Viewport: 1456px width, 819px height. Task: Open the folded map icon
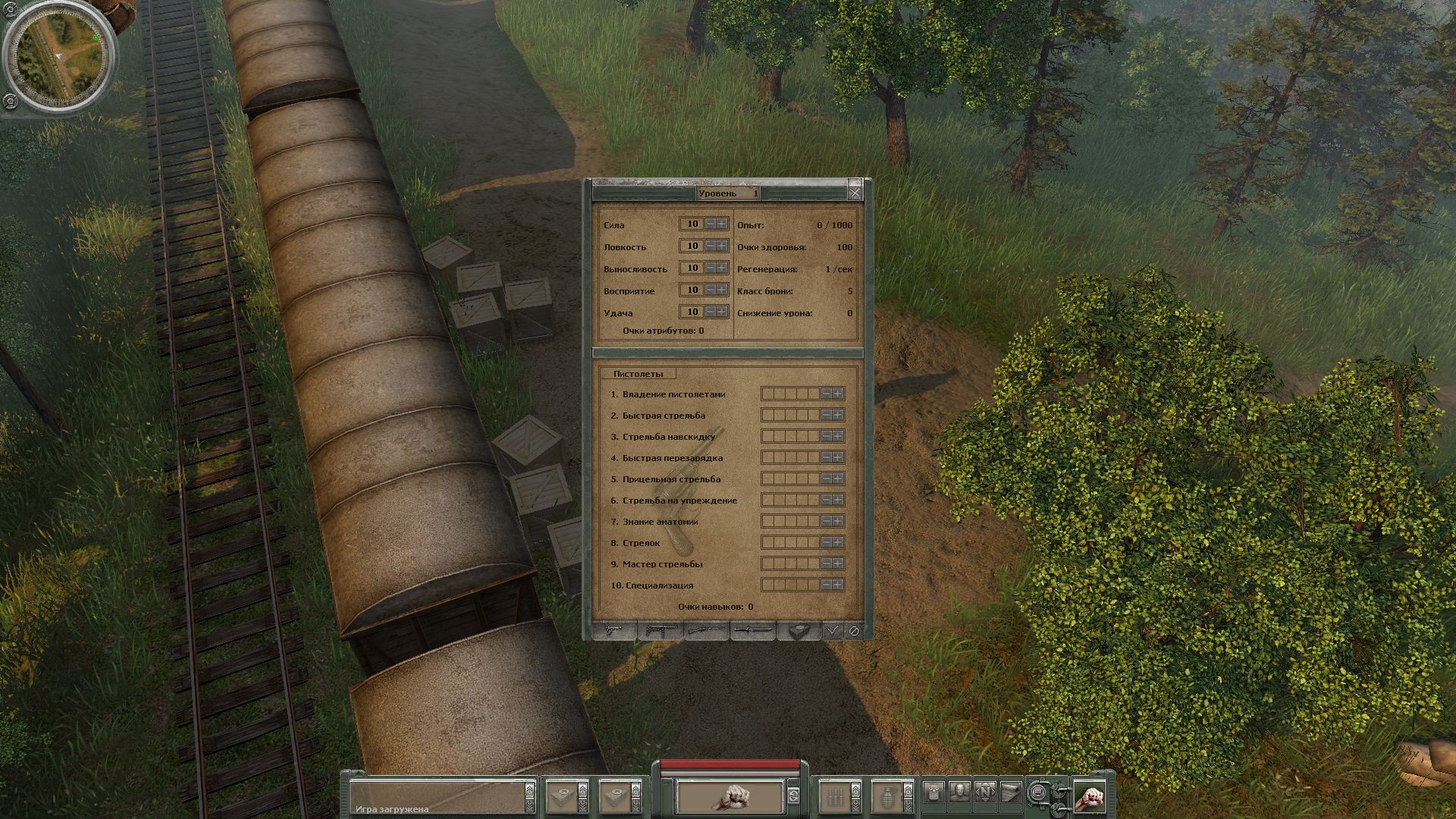(x=1010, y=792)
